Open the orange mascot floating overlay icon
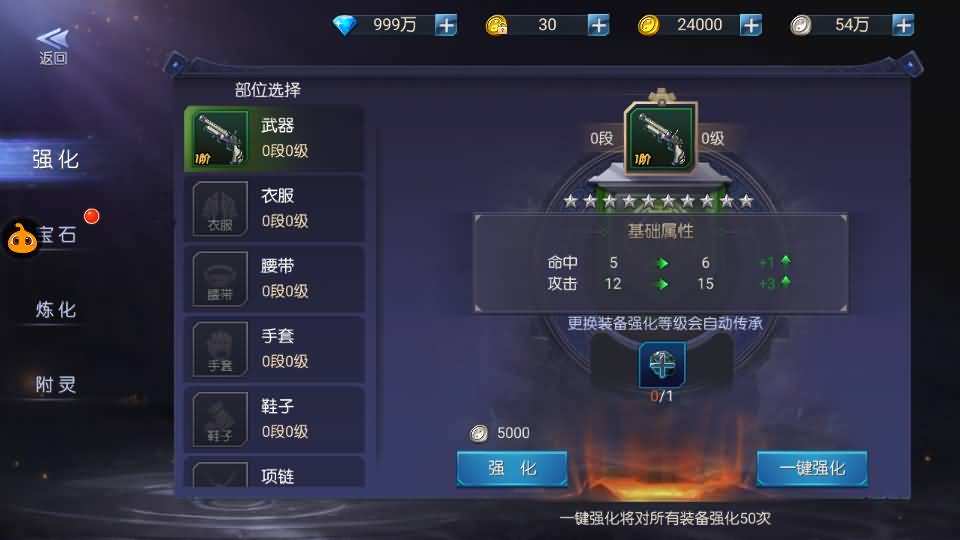960x540 pixels. pos(21,238)
